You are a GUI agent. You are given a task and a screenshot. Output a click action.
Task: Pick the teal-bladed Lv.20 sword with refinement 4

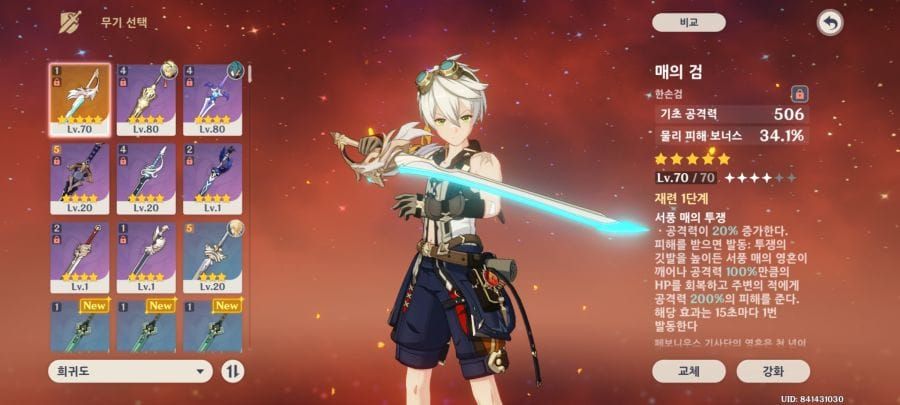pyautogui.click(x=147, y=178)
